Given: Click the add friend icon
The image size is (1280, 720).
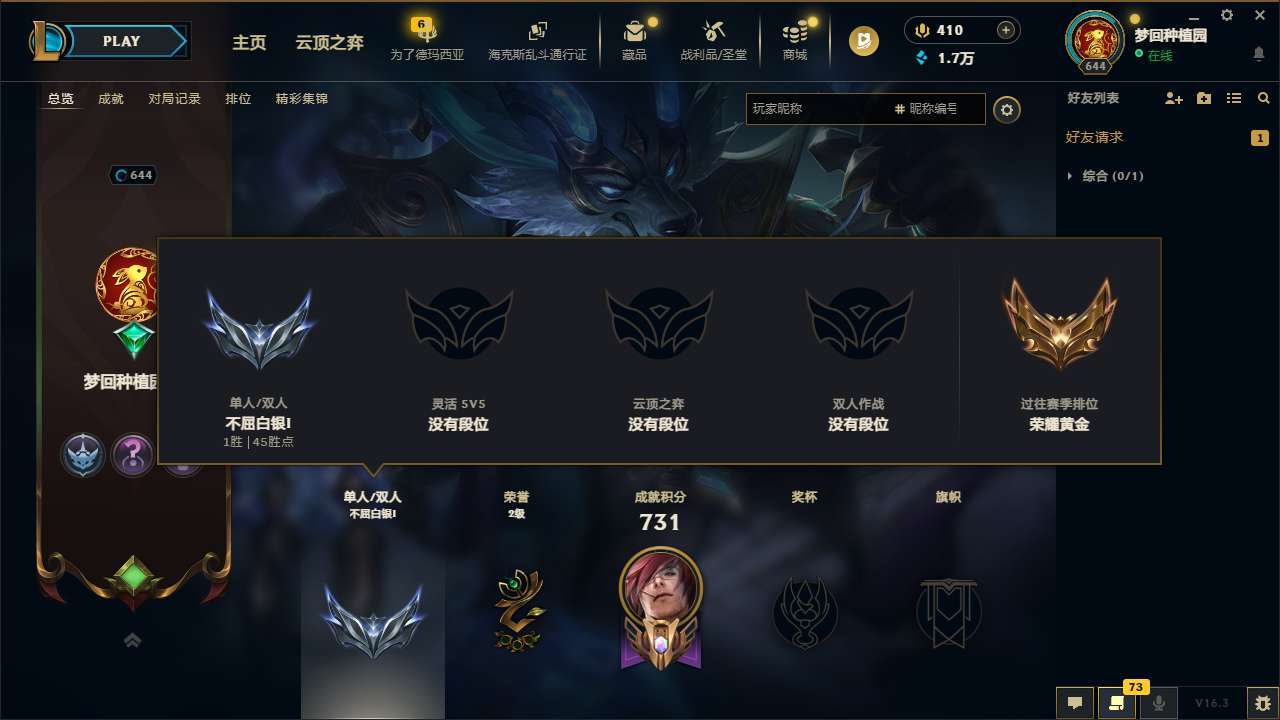Looking at the screenshot, I should [1172, 98].
